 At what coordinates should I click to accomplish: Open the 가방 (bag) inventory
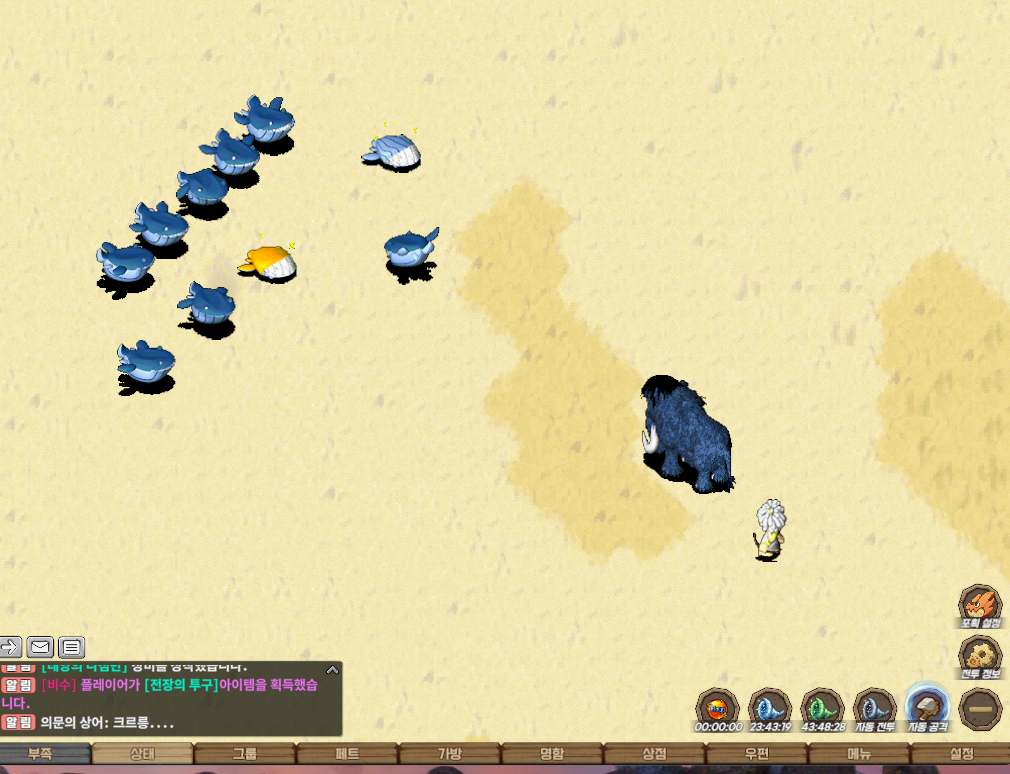[449, 753]
